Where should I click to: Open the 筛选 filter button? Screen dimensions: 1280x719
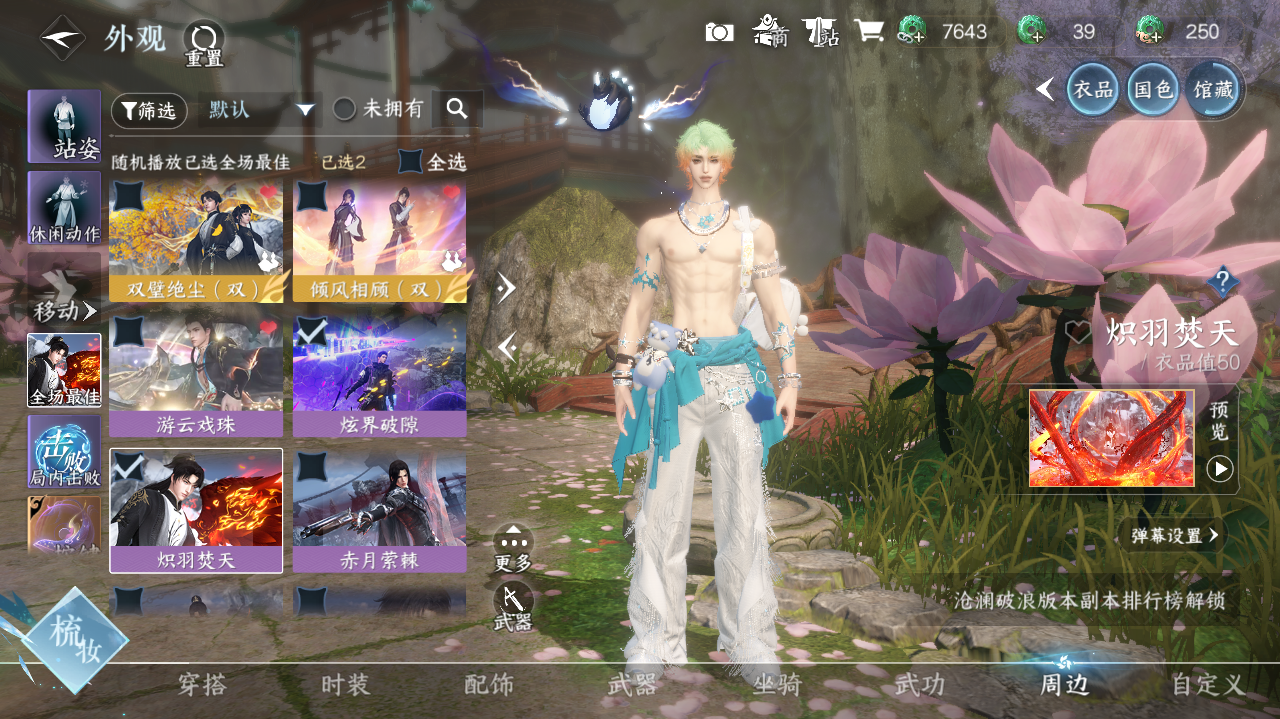pyautogui.click(x=149, y=110)
